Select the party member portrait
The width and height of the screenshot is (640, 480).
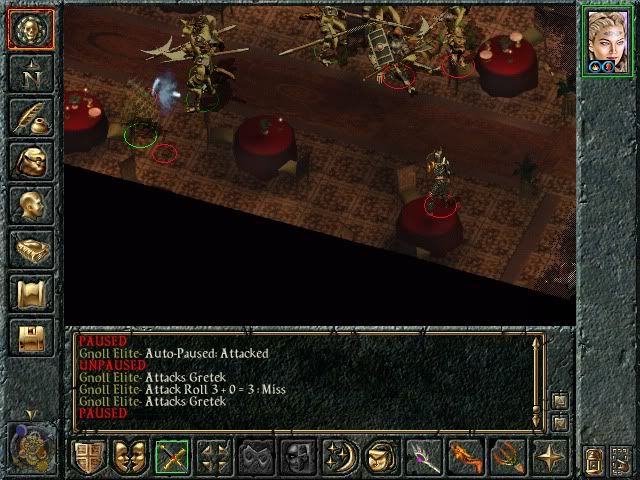609,41
